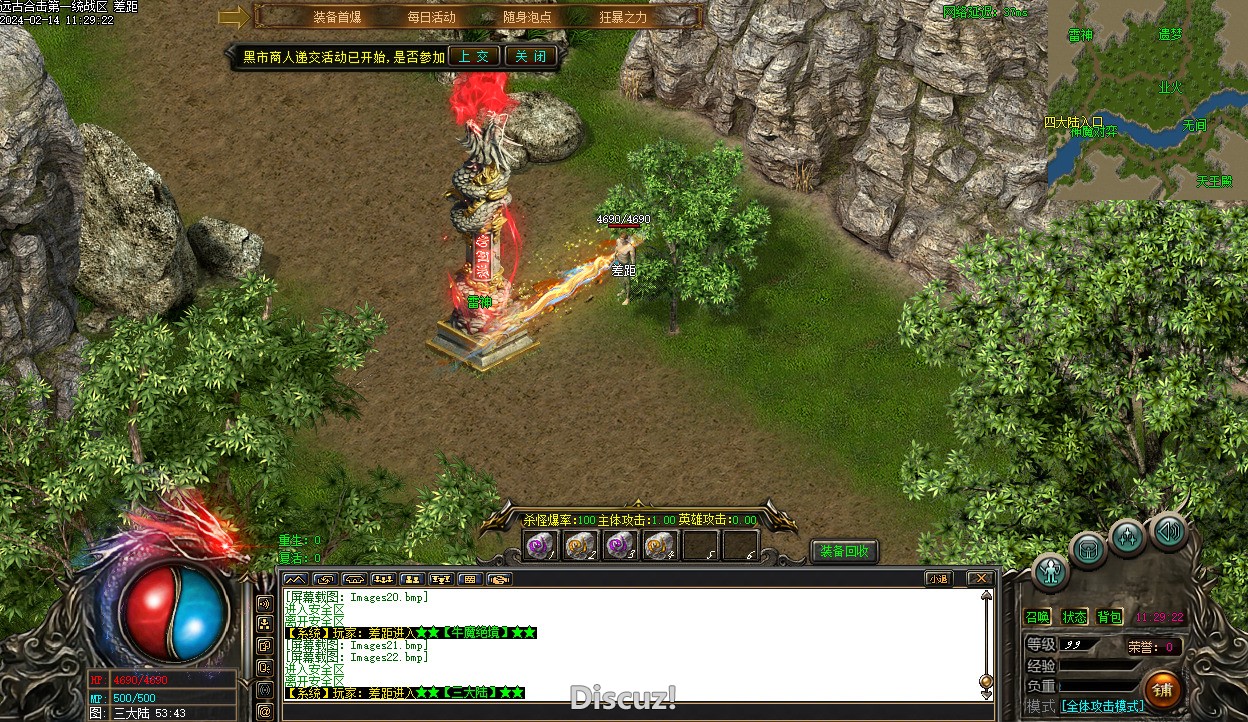This screenshot has width=1248, height=722.
Task: Use the gold scroll in hotbar slot 2
Action: click(x=580, y=546)
